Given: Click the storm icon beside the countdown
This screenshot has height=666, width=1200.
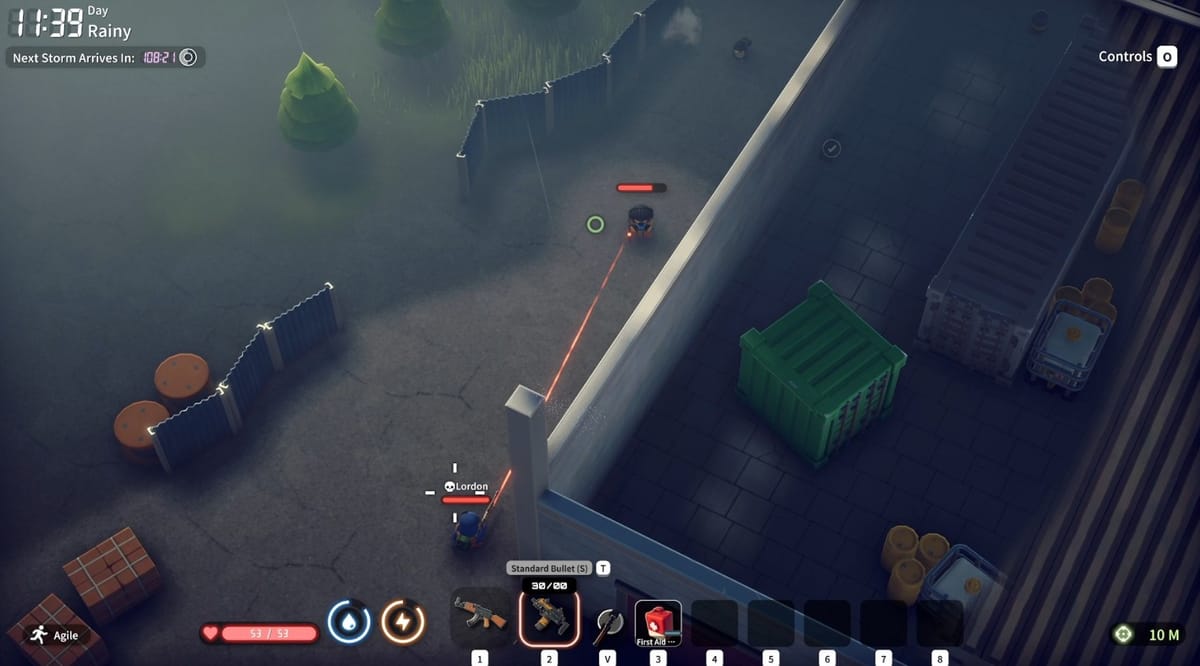Looking at the screenshot, I should click(x=188, y=58).
